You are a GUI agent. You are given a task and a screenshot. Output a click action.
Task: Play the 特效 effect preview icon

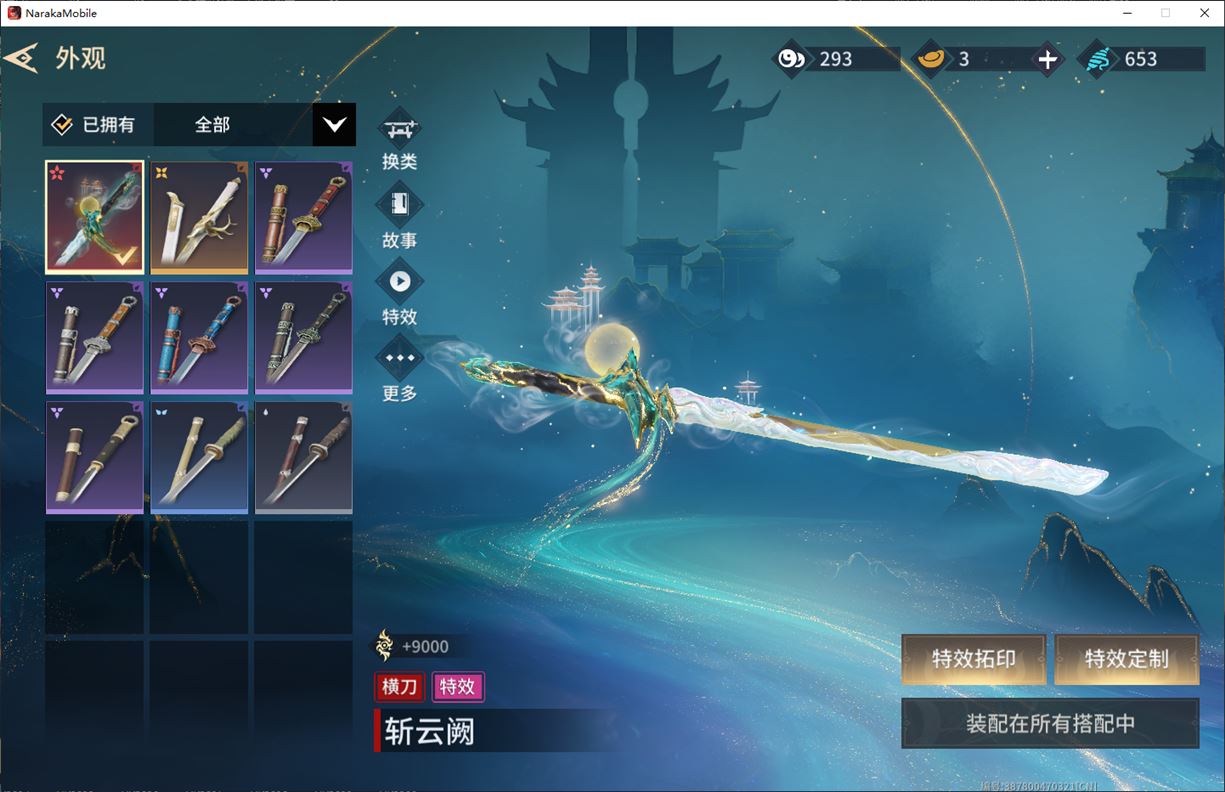click(x=400, y=282)
